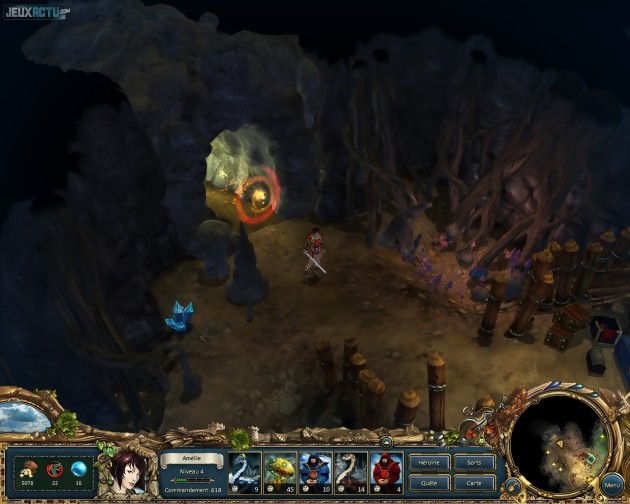Select the red hooded troop slot
Image resolution: width=630 pixels, height=504 pixels.
(x=386, y=472)
